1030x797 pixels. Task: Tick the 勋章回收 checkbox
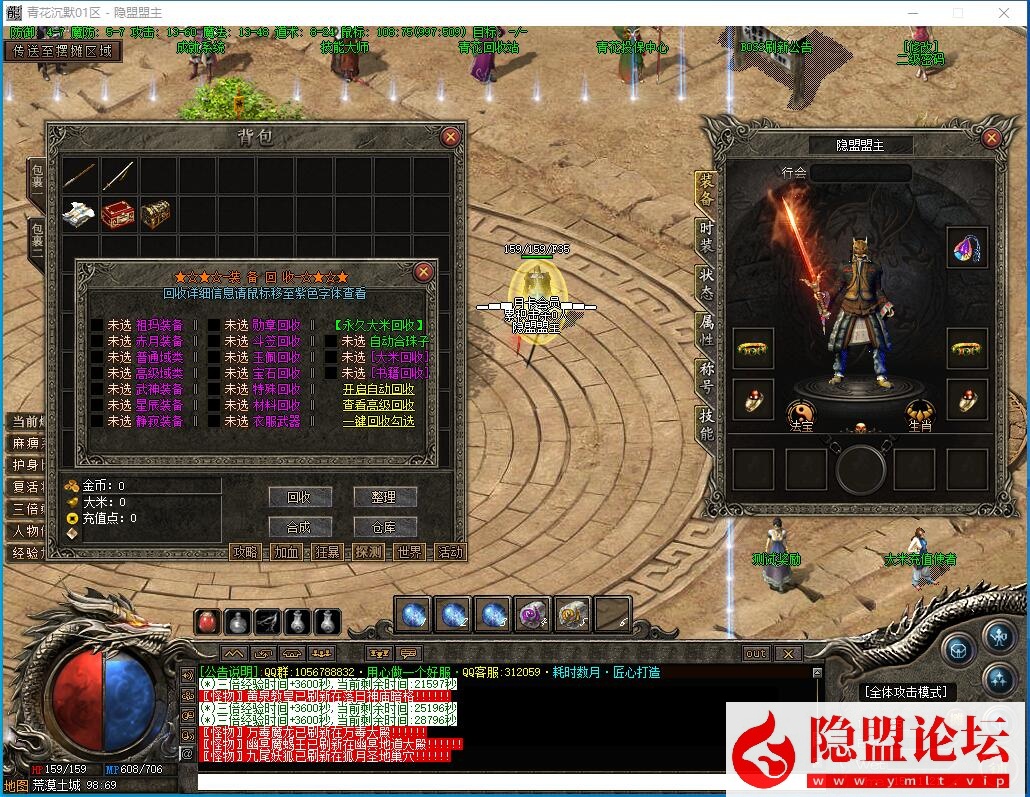214,325
